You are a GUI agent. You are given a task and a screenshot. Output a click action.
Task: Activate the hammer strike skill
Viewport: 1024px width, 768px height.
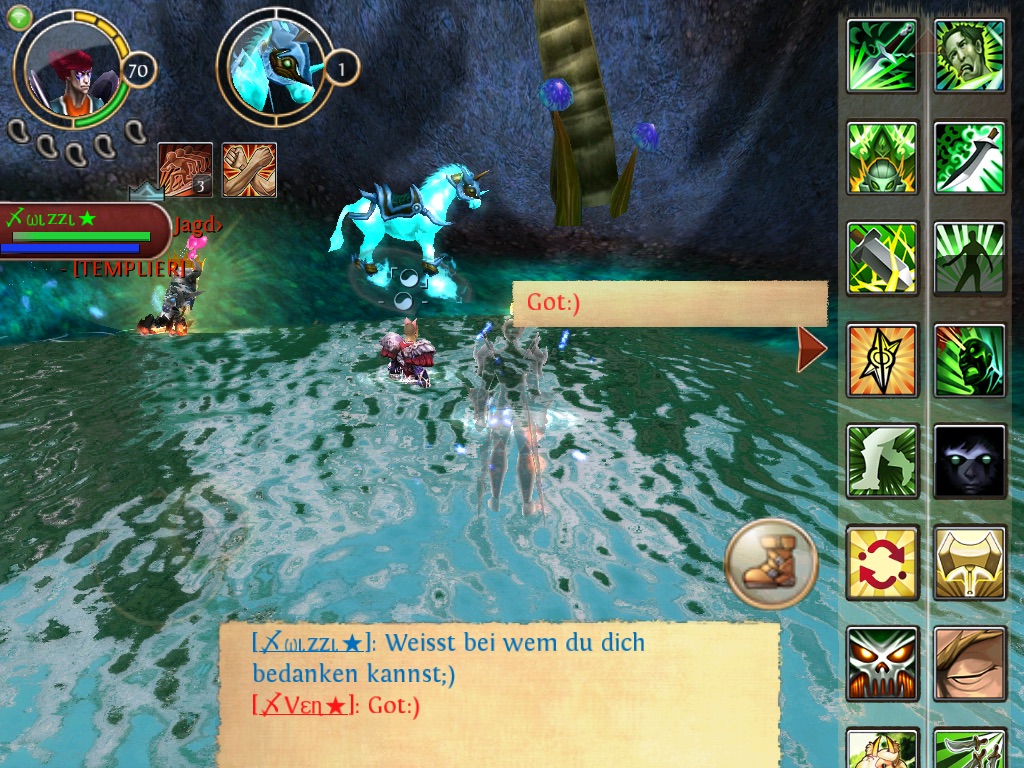click(882, 258)
